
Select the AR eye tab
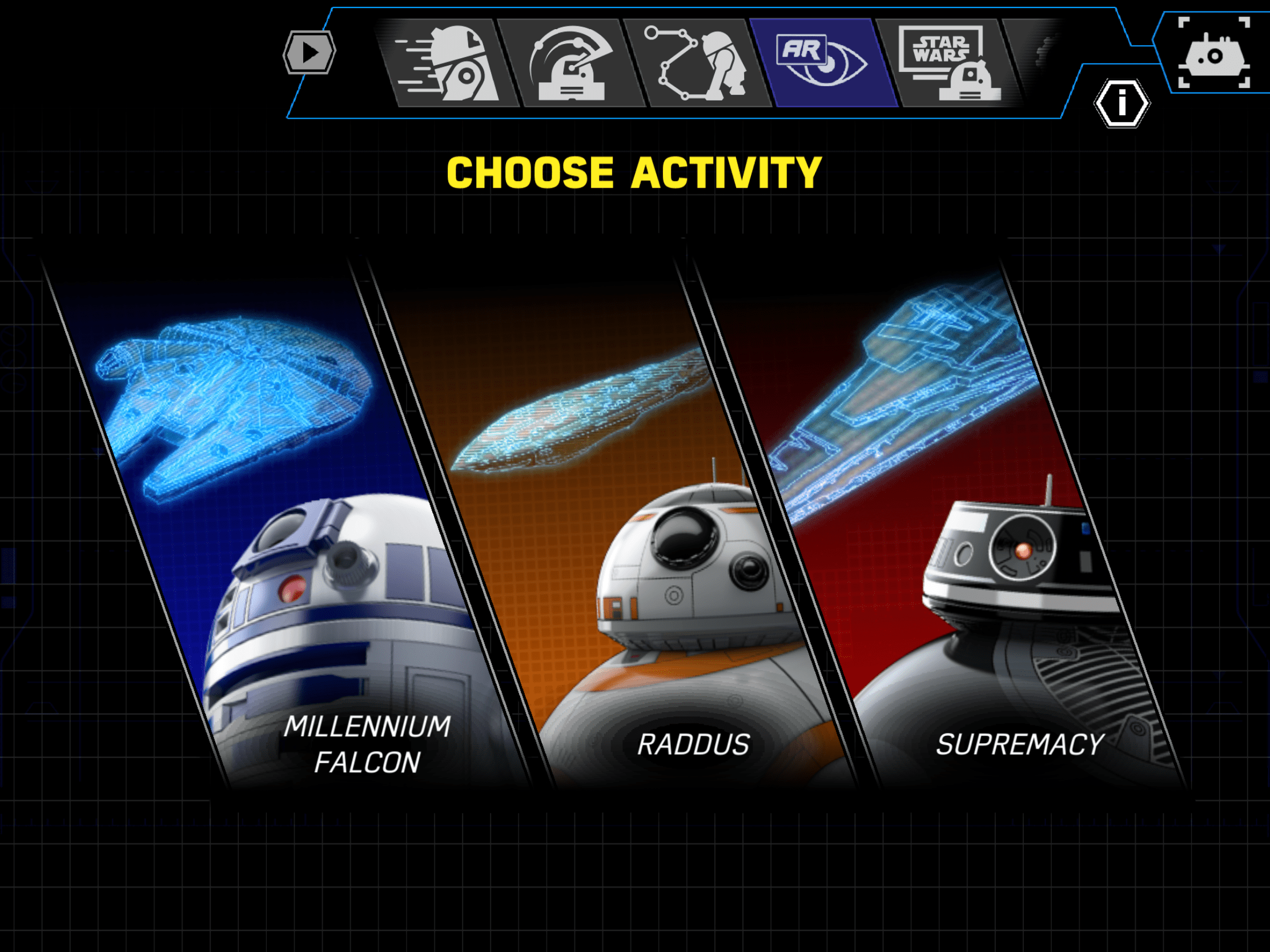coord(825,63)
